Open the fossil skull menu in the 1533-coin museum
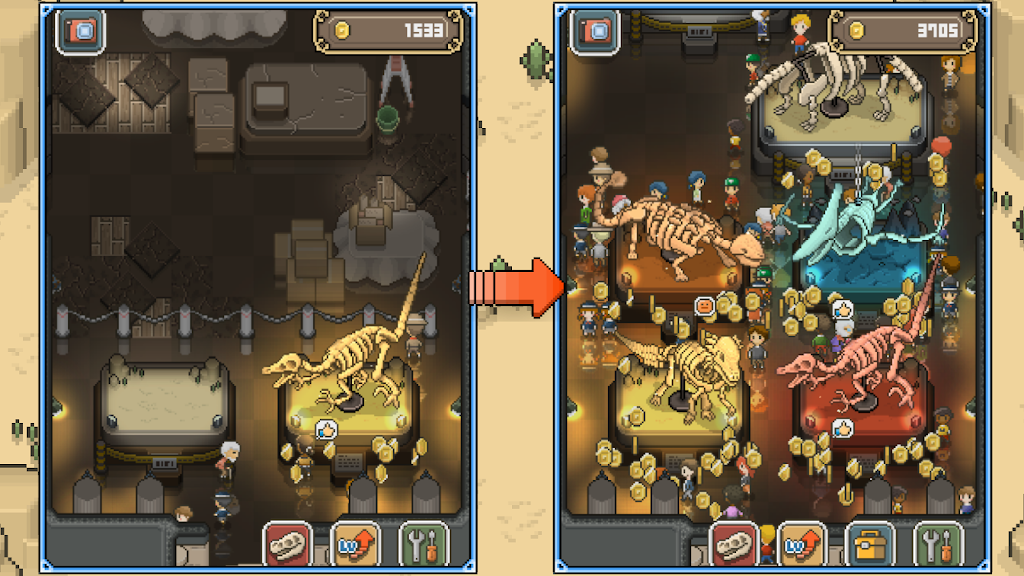 288,544
